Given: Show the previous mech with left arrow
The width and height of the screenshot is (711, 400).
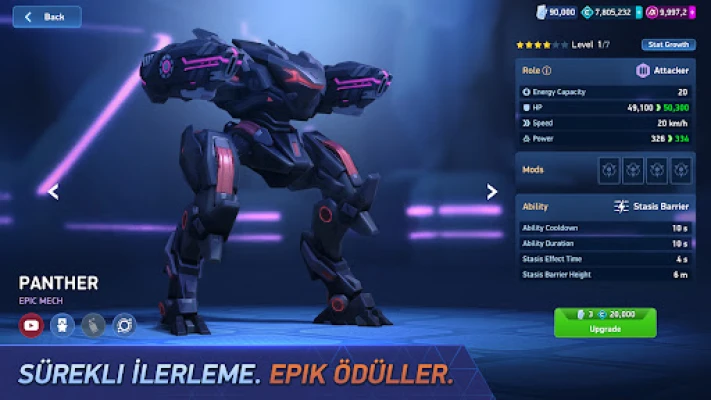Looking at the screenshot, I should point(53,192).
